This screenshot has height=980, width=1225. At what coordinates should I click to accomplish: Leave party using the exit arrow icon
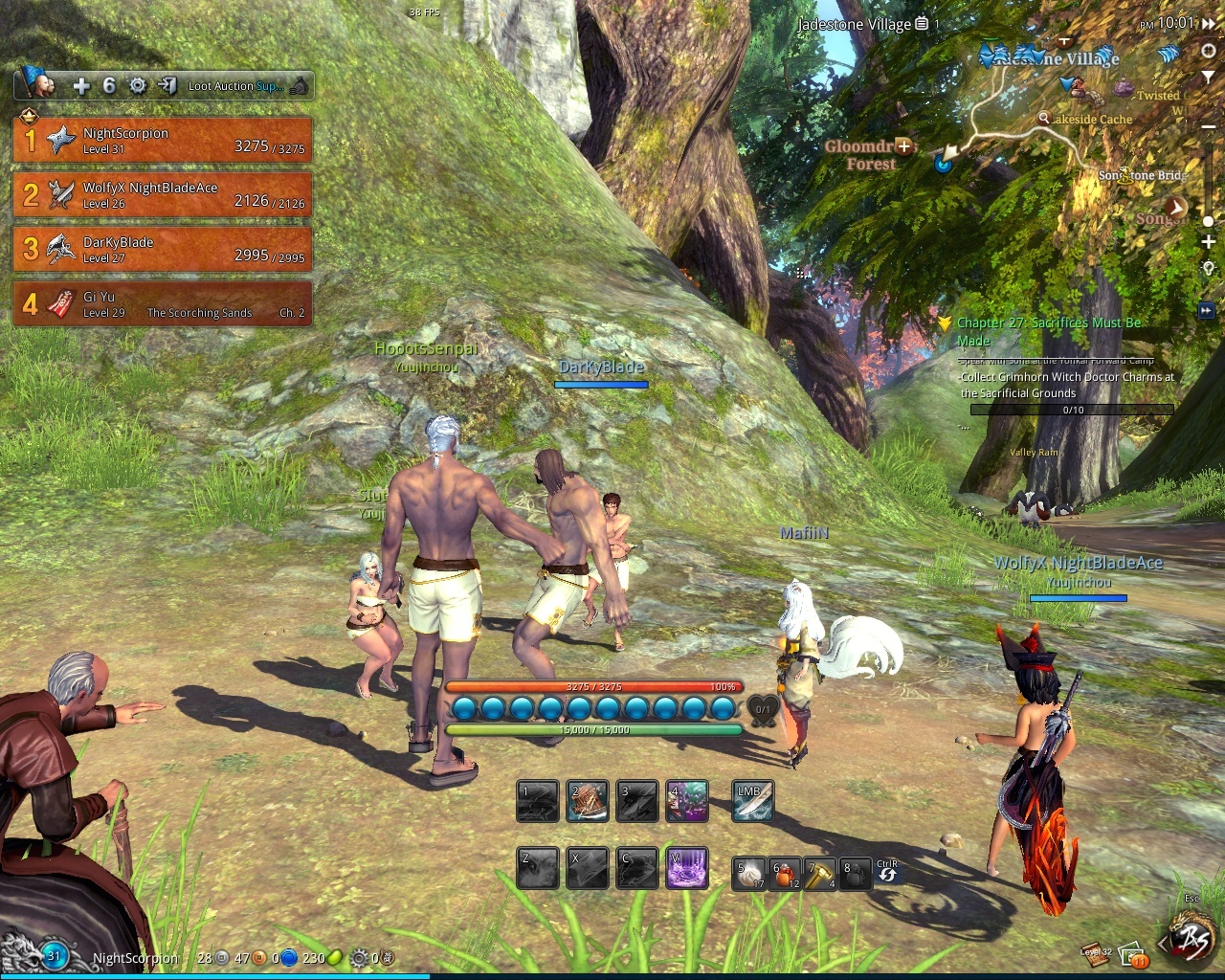[x=167, y=86]
